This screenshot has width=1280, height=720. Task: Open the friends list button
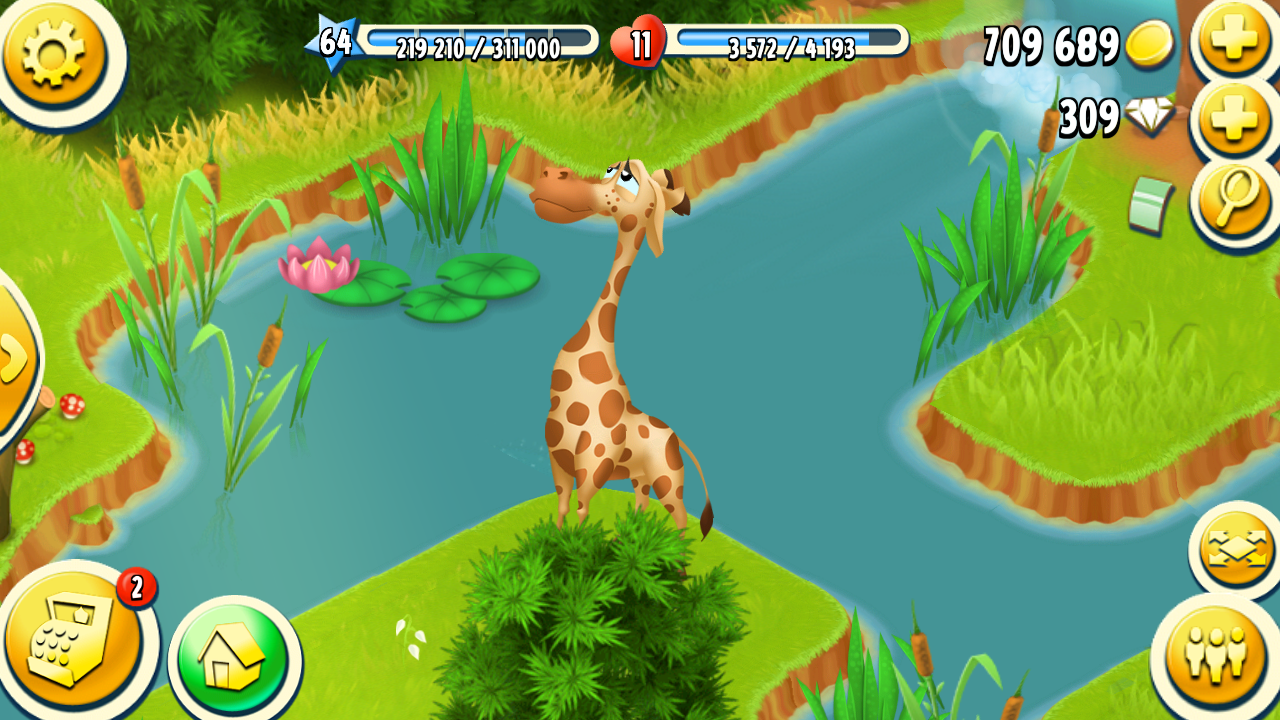pyautogui.click(x=1216, y=655)
